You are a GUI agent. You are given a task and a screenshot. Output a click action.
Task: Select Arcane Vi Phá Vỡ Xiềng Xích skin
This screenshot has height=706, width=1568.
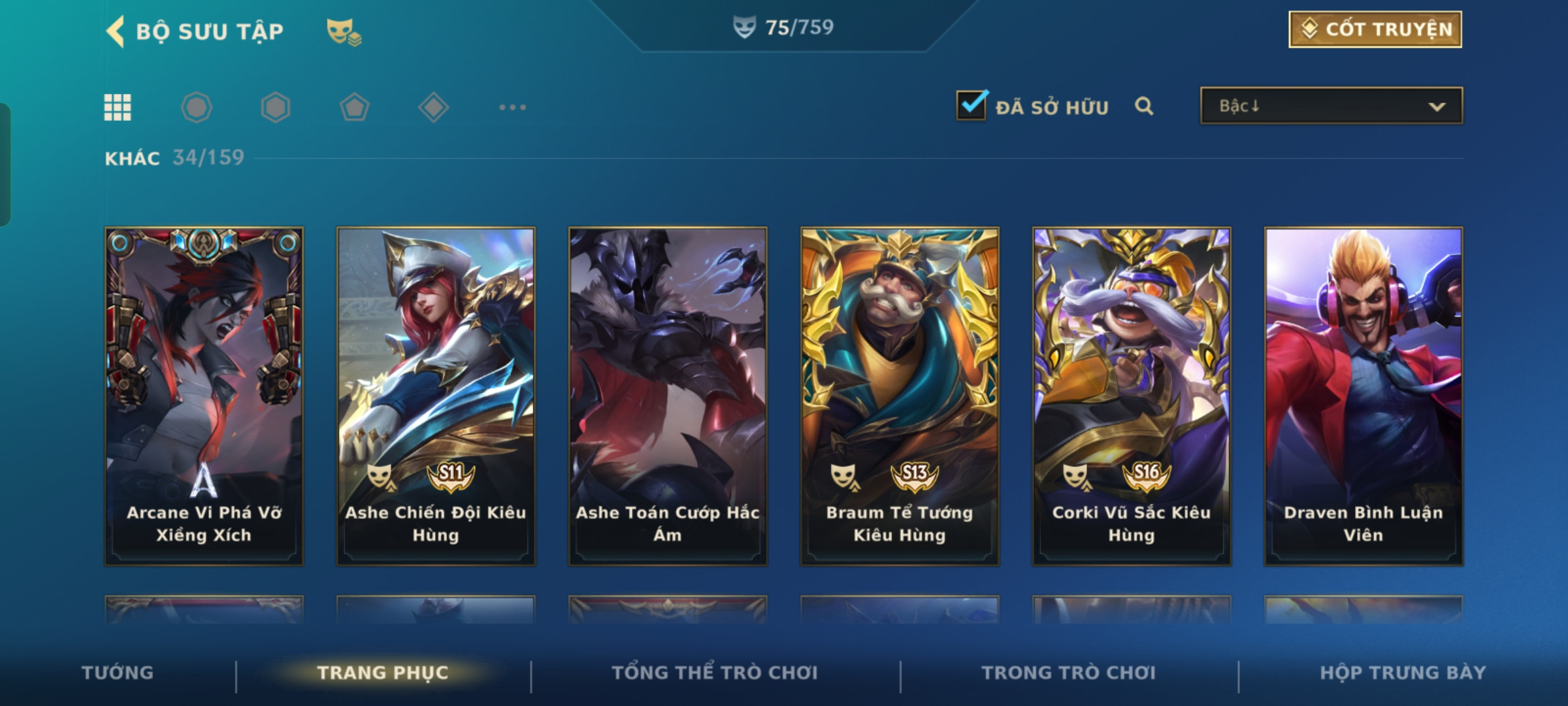coord(204,395)
